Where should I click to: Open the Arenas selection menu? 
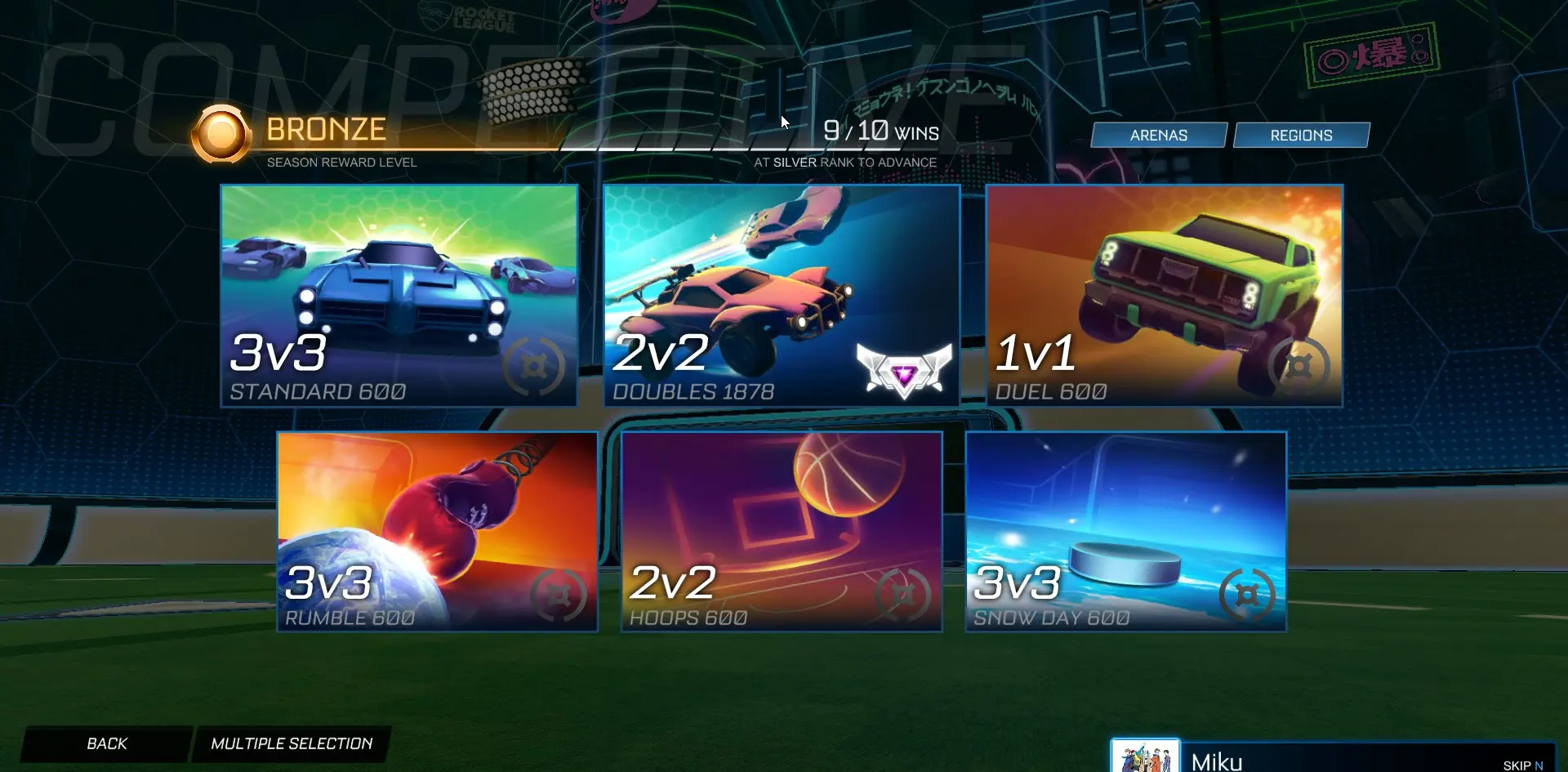click(1158, 135)
